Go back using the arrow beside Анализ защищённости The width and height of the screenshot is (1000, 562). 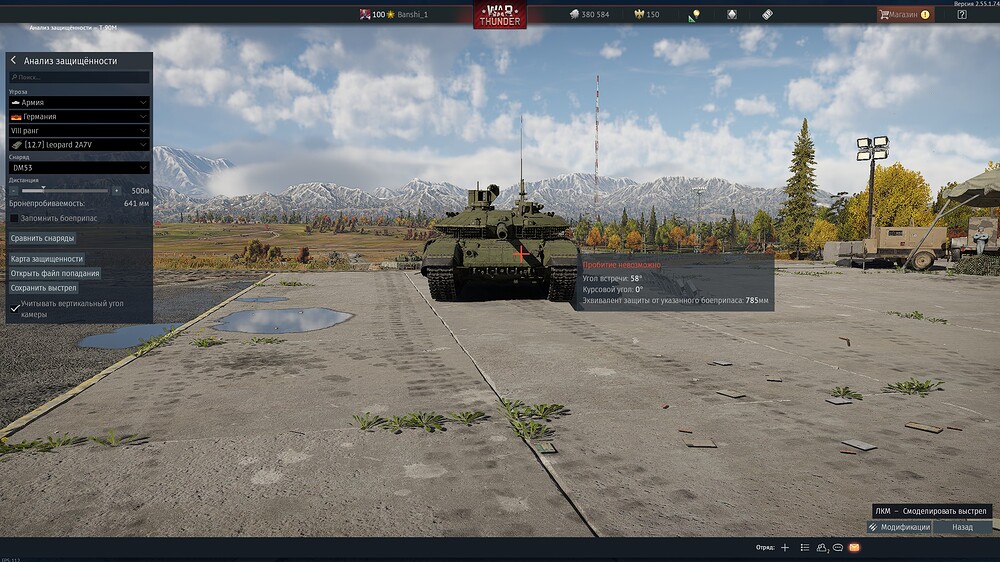point(14,61)
